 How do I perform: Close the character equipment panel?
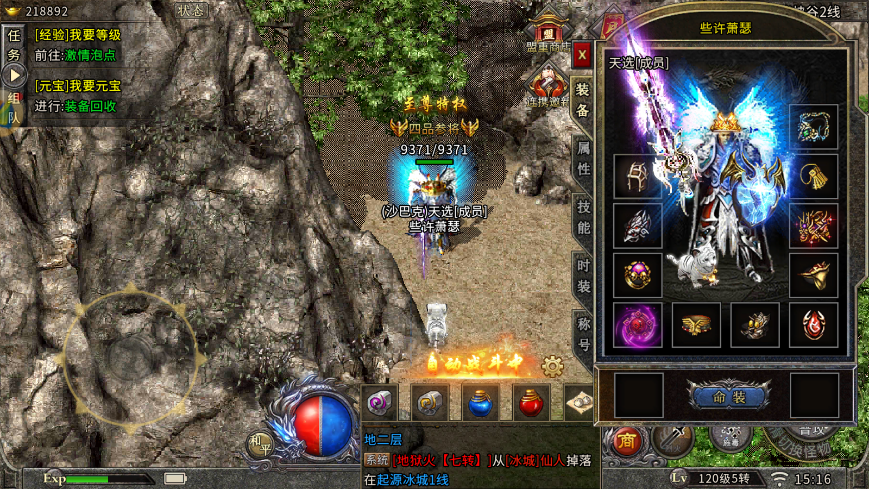[x=581, y=55]
